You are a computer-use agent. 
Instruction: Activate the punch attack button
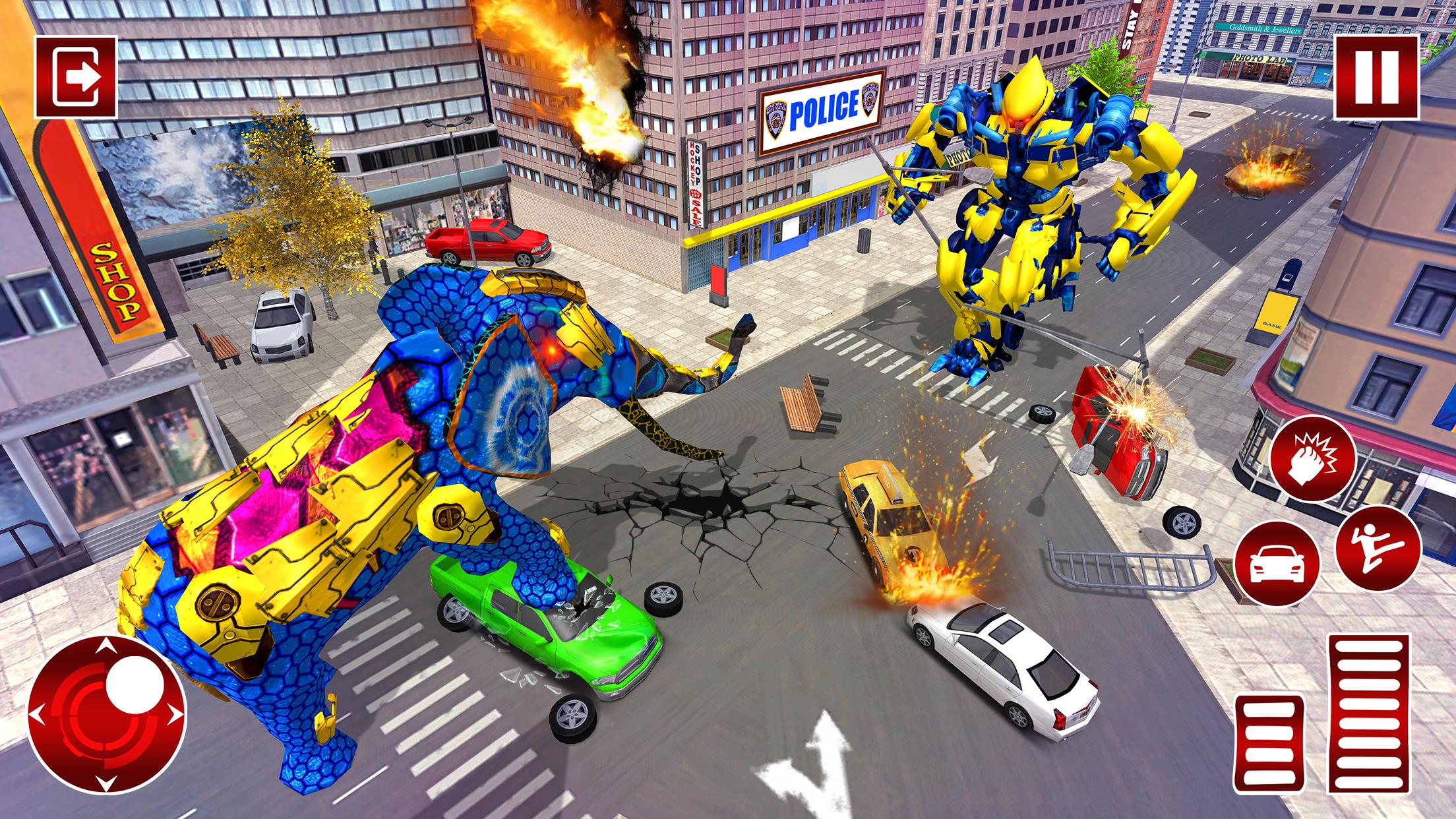click(x=1313, y=458)
